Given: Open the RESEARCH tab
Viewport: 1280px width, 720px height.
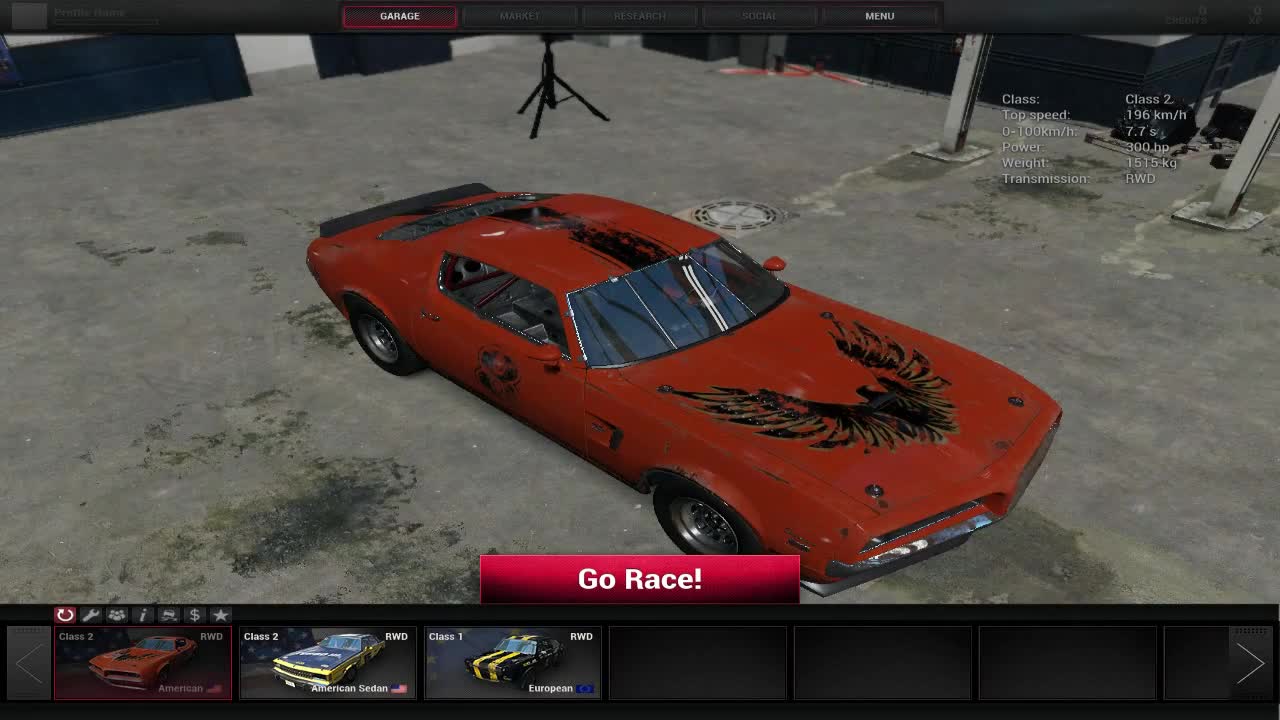Looking at the screenshot, I should tap(639, 15).
